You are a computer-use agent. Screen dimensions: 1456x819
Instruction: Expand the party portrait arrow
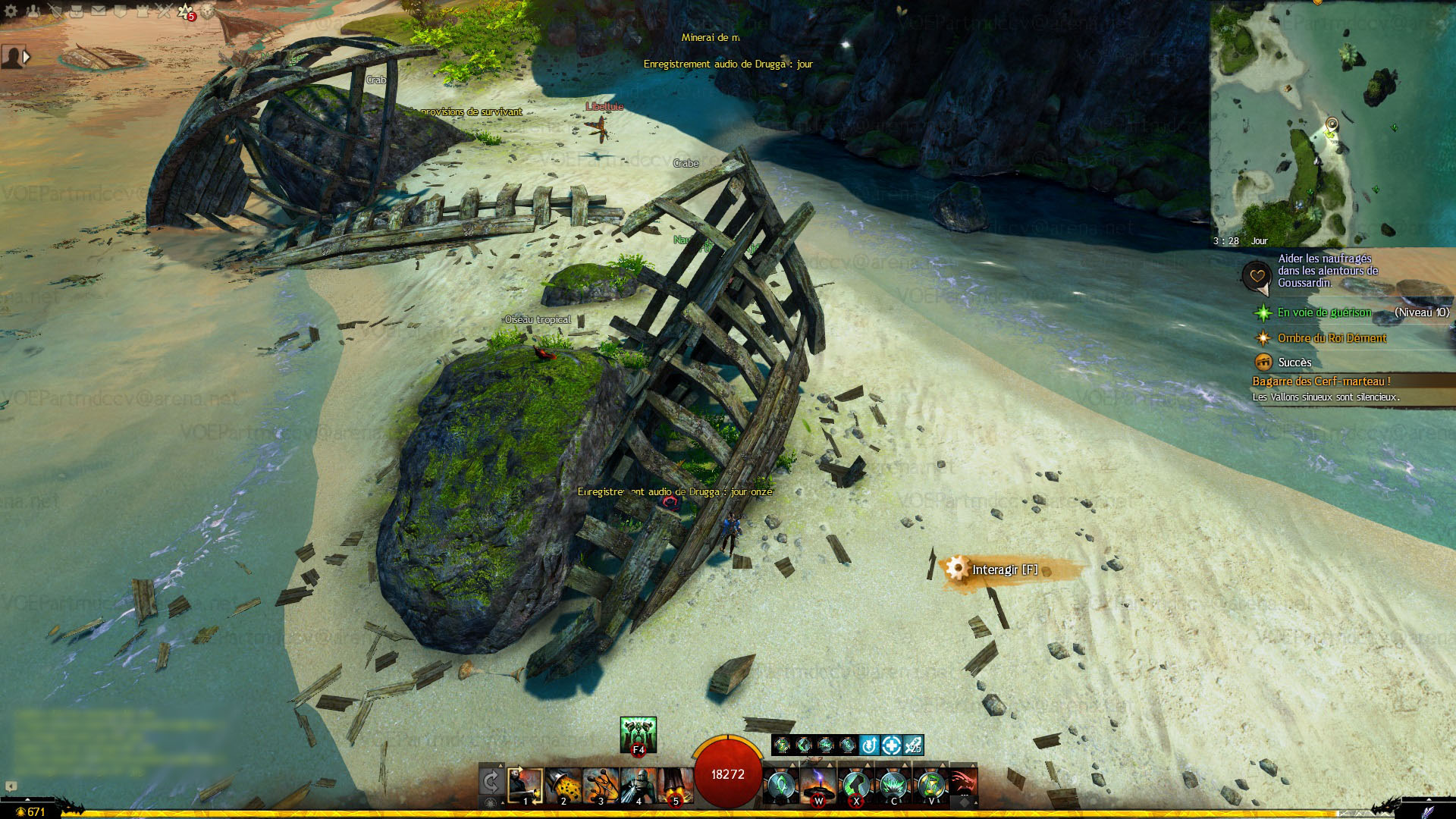[27, 57]
